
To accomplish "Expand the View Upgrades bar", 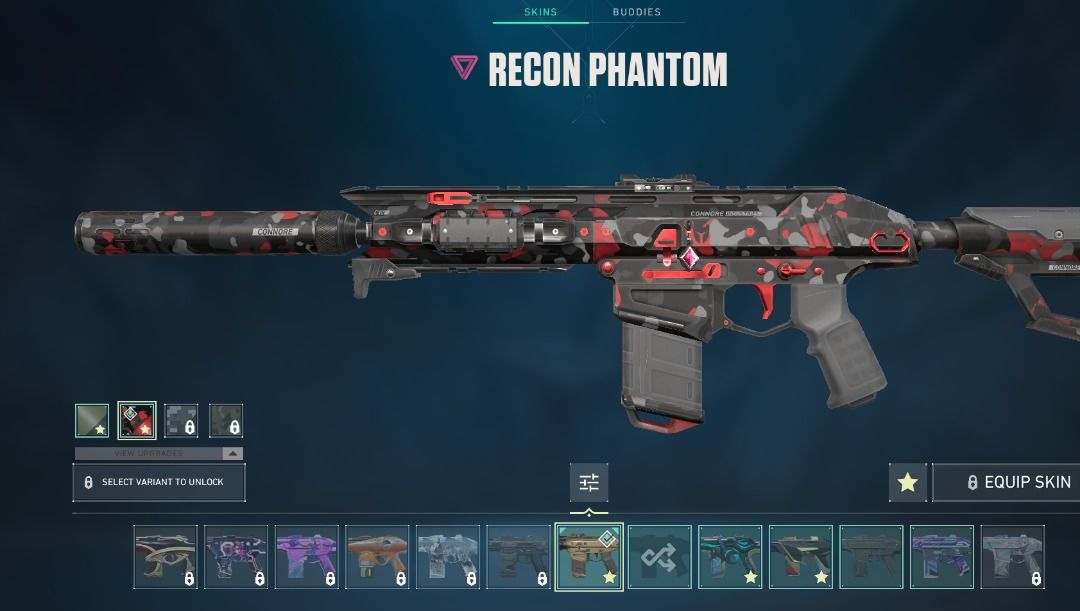I will 159,453.
